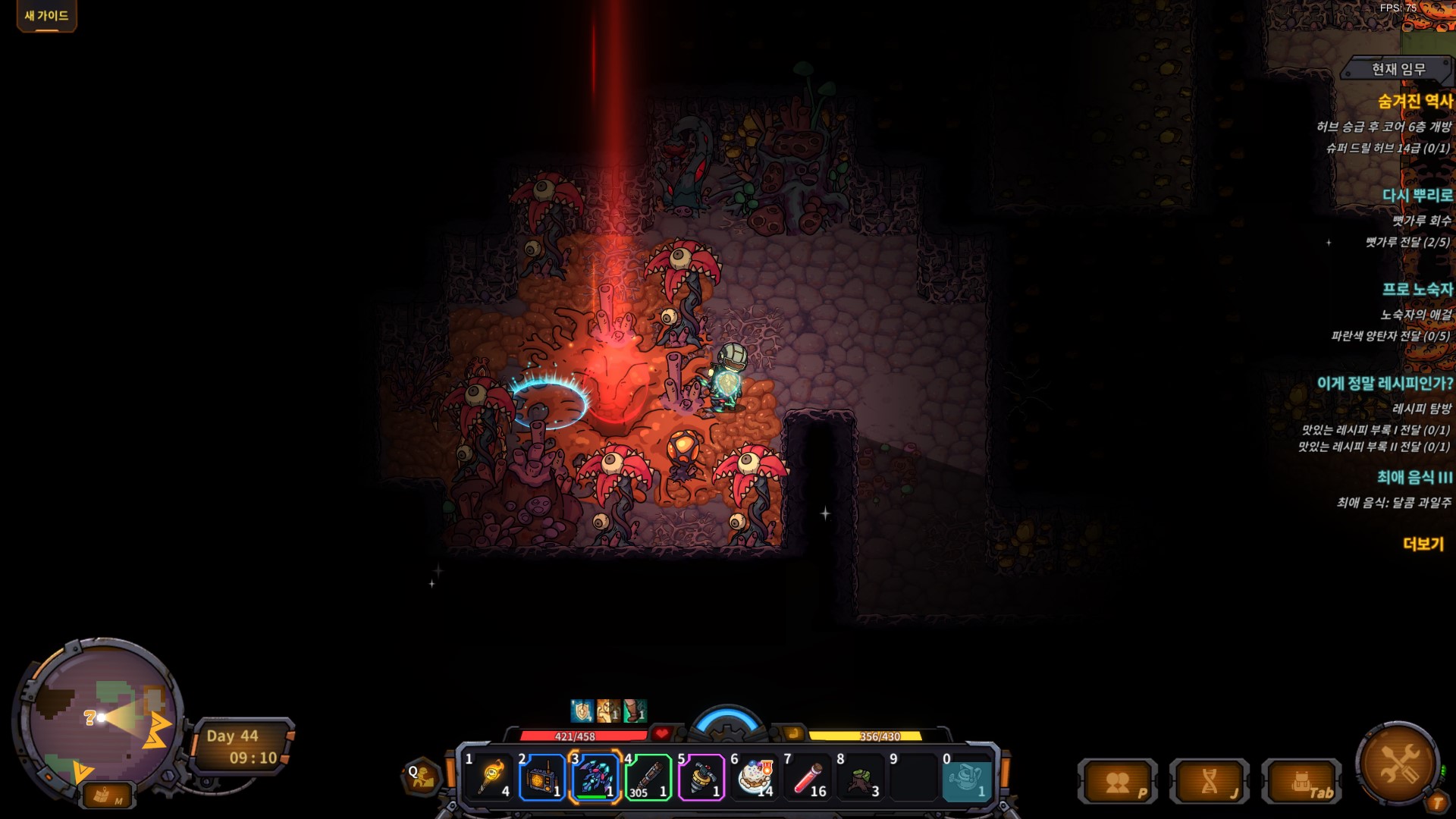Toggle the digging mode hexagon icon
The height and width of the screenshot is (819, 1456).
421,777
